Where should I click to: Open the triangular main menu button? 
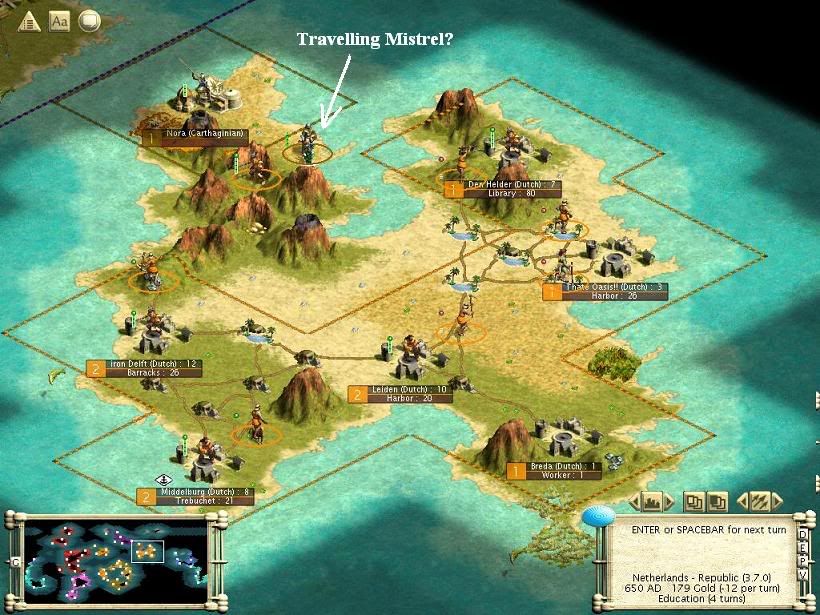[28, 20]
